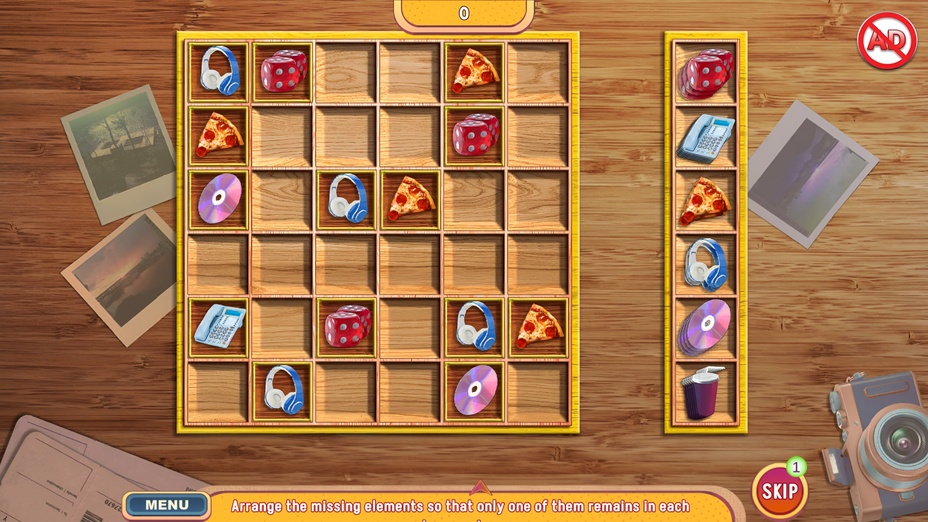Skip the puzzle with the SKIP button
Screen dimensions: 928x522
click(779, 490)
